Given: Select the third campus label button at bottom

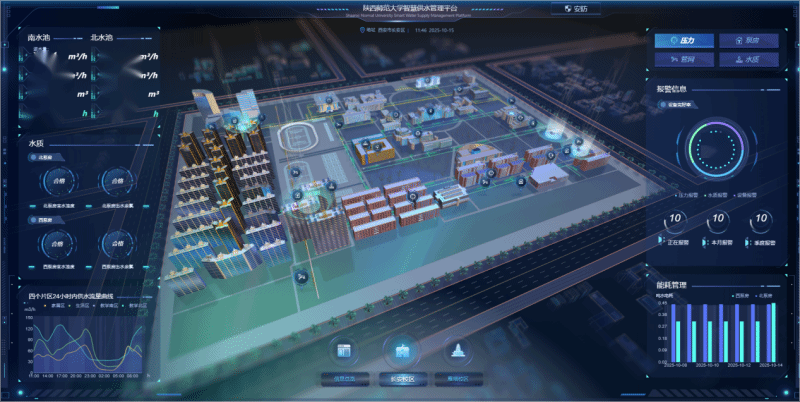Looking at the screenshot, I should coord(459,379).
